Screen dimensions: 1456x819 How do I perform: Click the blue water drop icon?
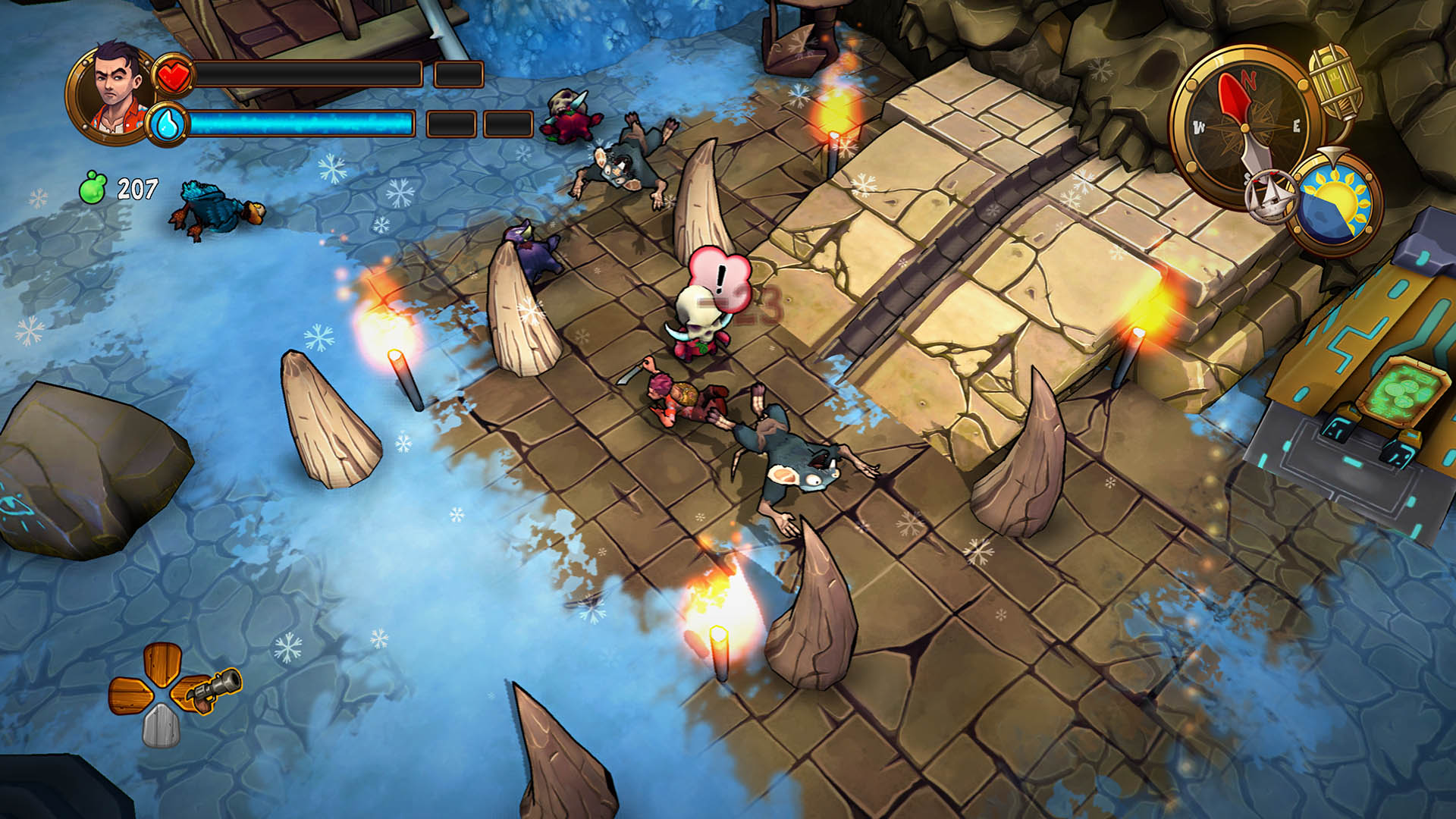pos(168,123)
